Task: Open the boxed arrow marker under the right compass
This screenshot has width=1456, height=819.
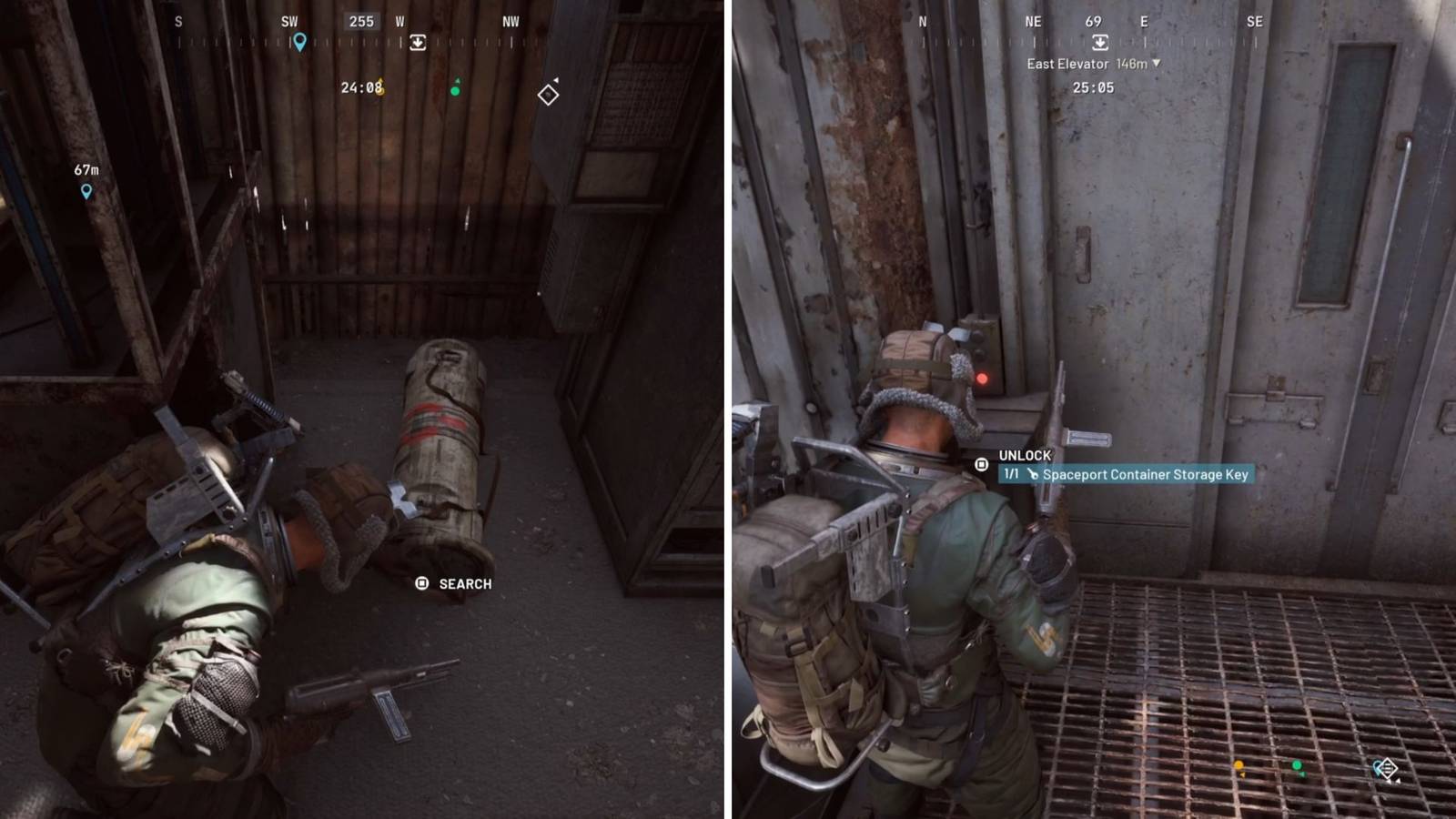Action: coord(1099,42)
